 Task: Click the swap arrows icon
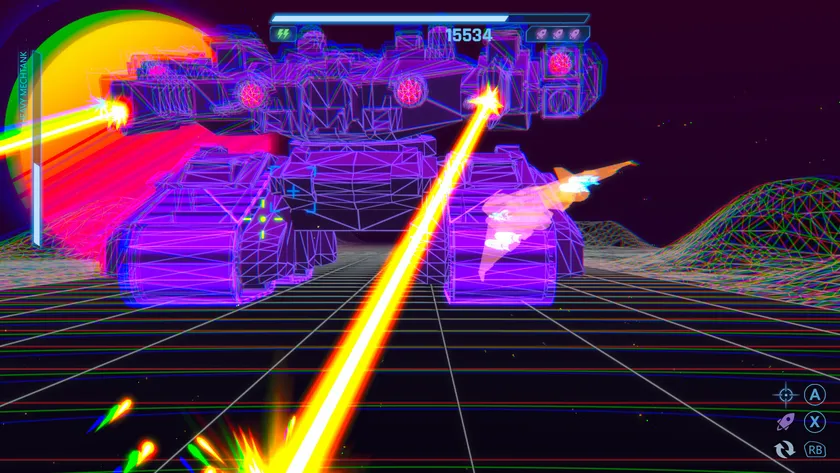785,450
